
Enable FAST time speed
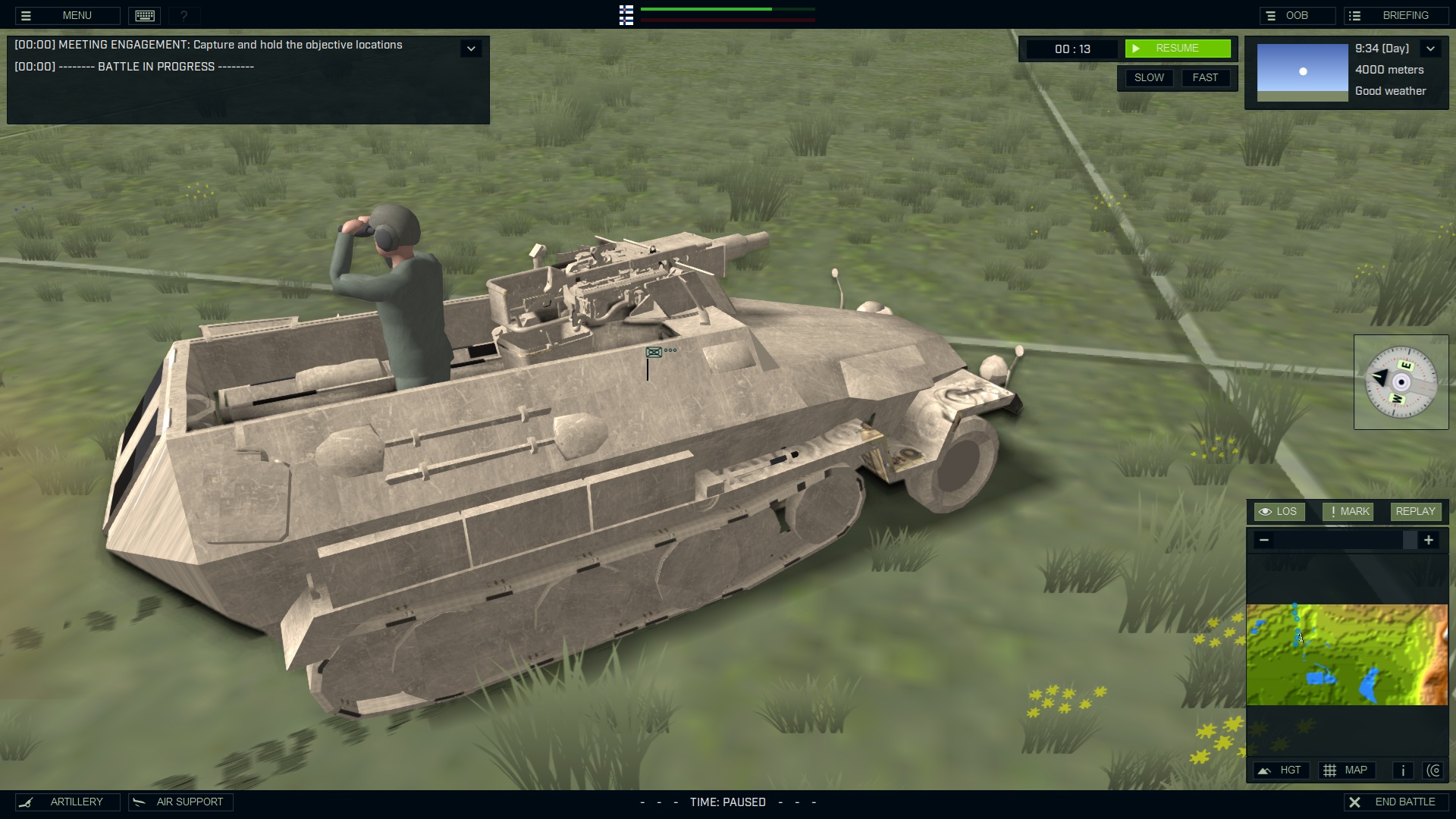[x=1206, y=77]
